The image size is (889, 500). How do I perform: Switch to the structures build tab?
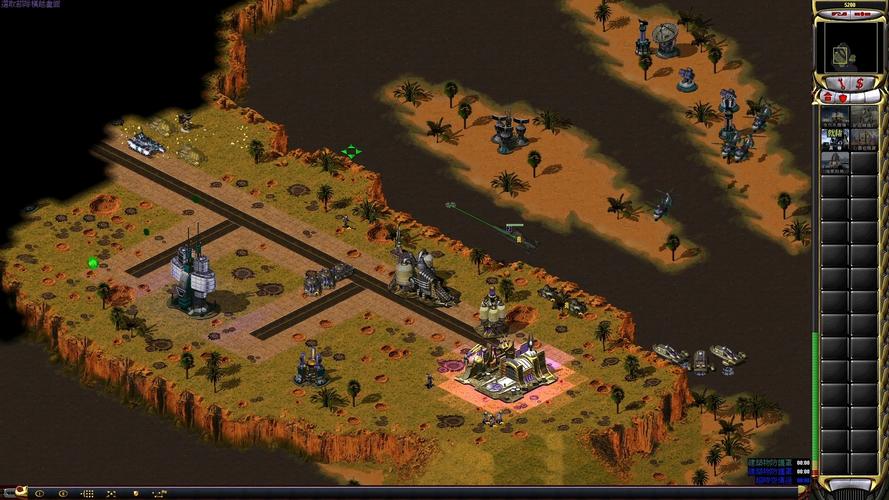point(827,97)
